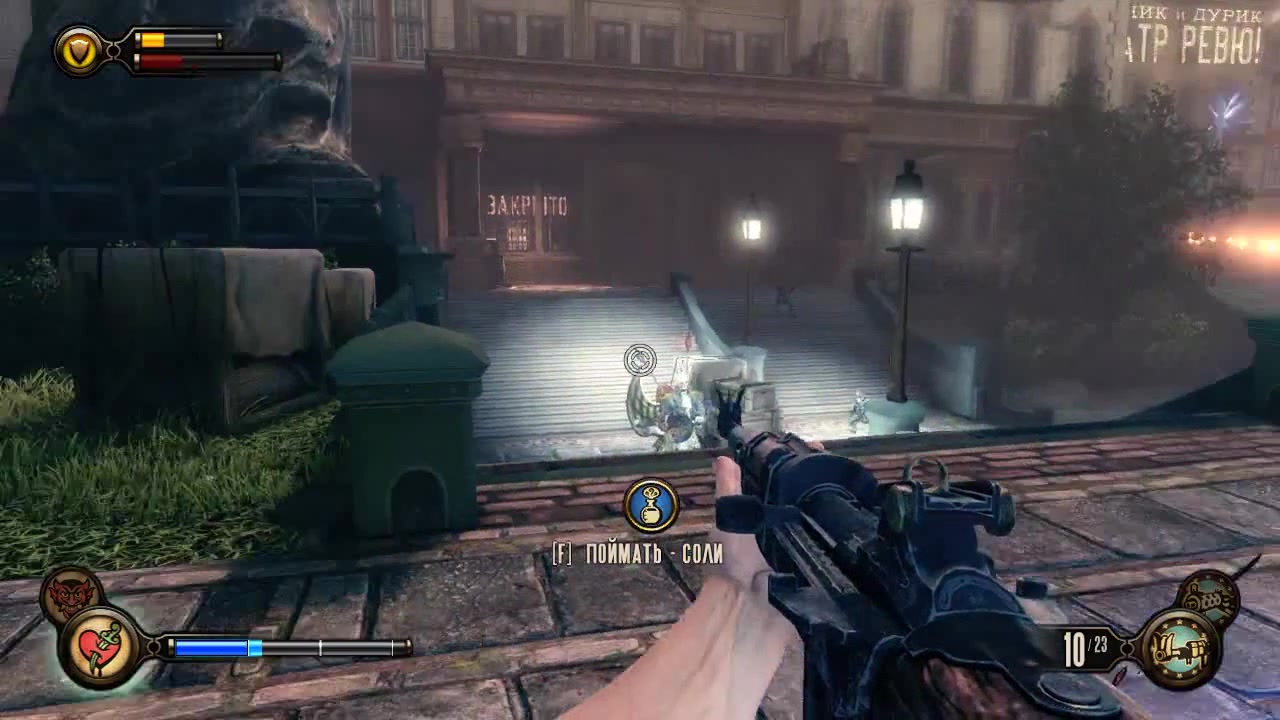Select the Possession heart-and-dagger vigor icon
The width and height of the screenshot is (1280, 720).
98,647
